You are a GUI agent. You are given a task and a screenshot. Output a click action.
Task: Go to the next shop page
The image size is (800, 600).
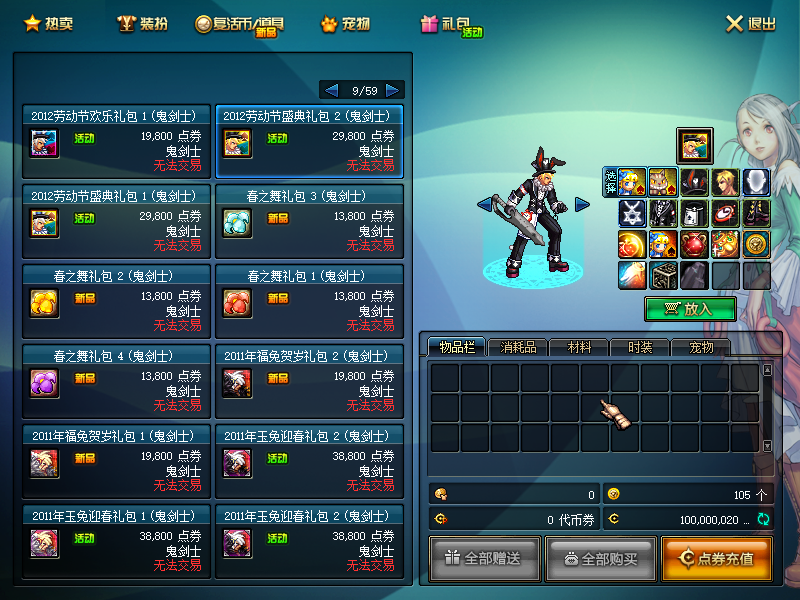point(393,90)
